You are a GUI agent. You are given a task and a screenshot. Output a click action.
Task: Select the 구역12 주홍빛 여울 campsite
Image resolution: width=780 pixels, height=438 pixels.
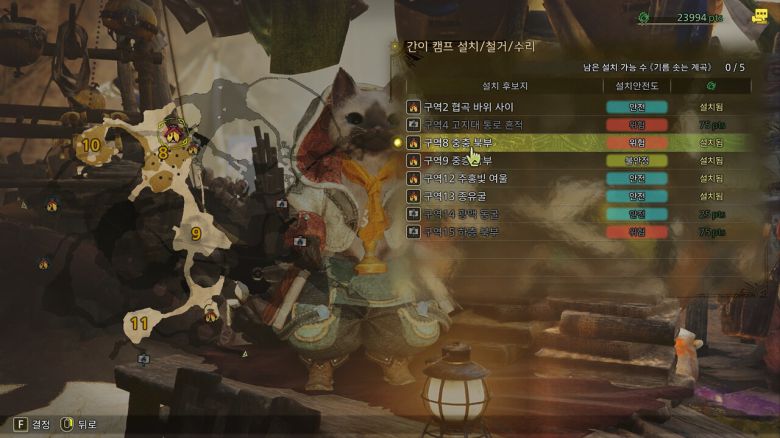tap(468, 178)
